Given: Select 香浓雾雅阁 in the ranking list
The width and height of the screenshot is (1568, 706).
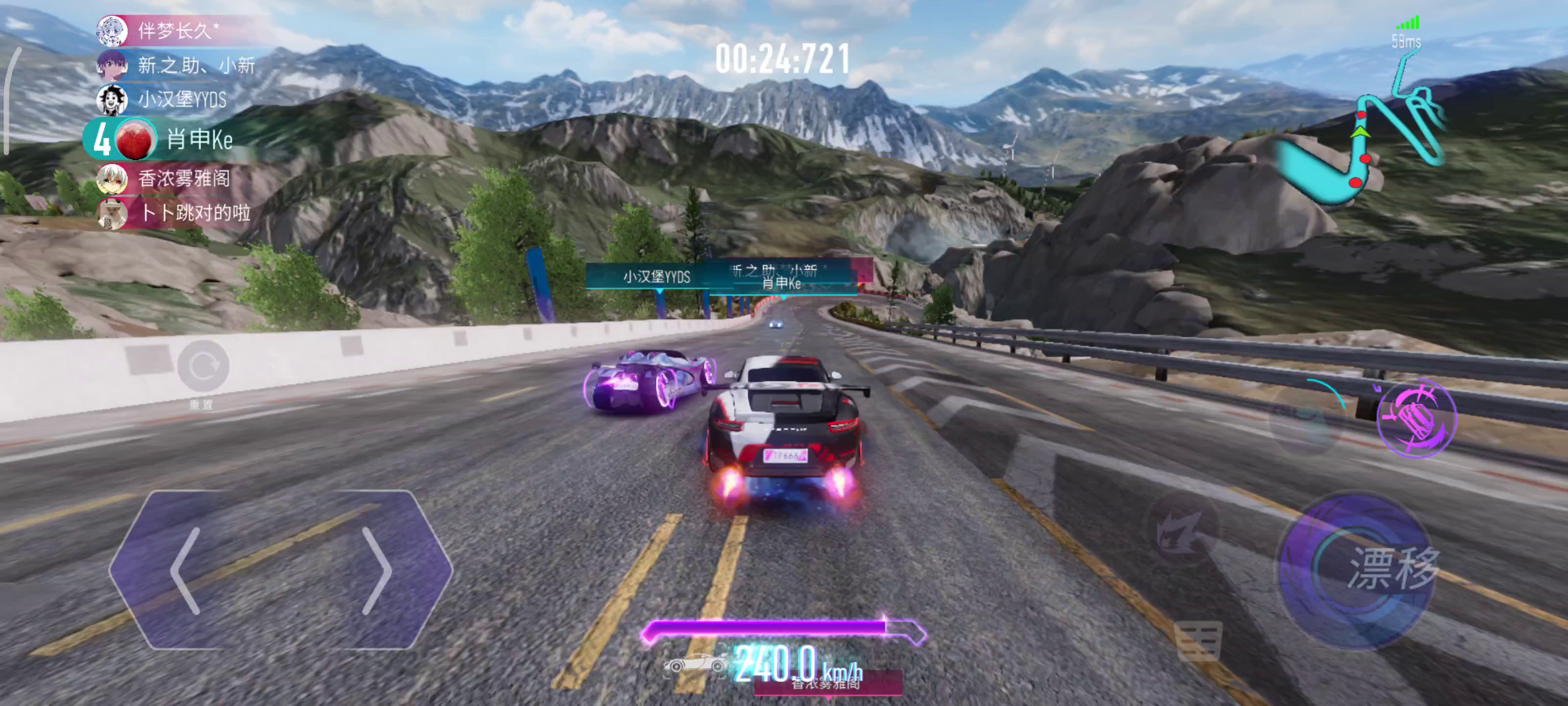Looking at the screenshot, I should (x=176, y=178).
